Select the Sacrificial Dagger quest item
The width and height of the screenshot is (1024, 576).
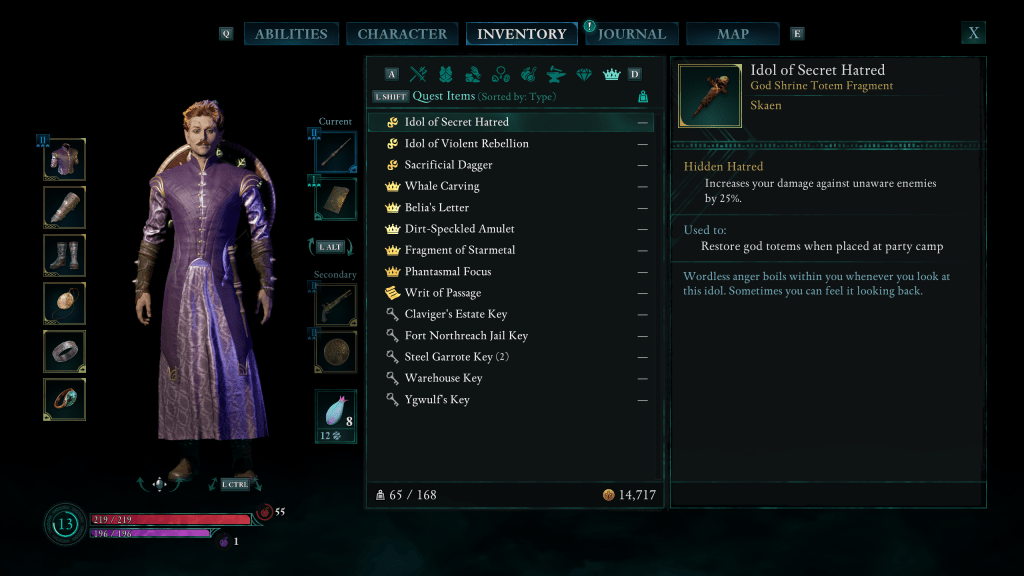click(448, 165)
